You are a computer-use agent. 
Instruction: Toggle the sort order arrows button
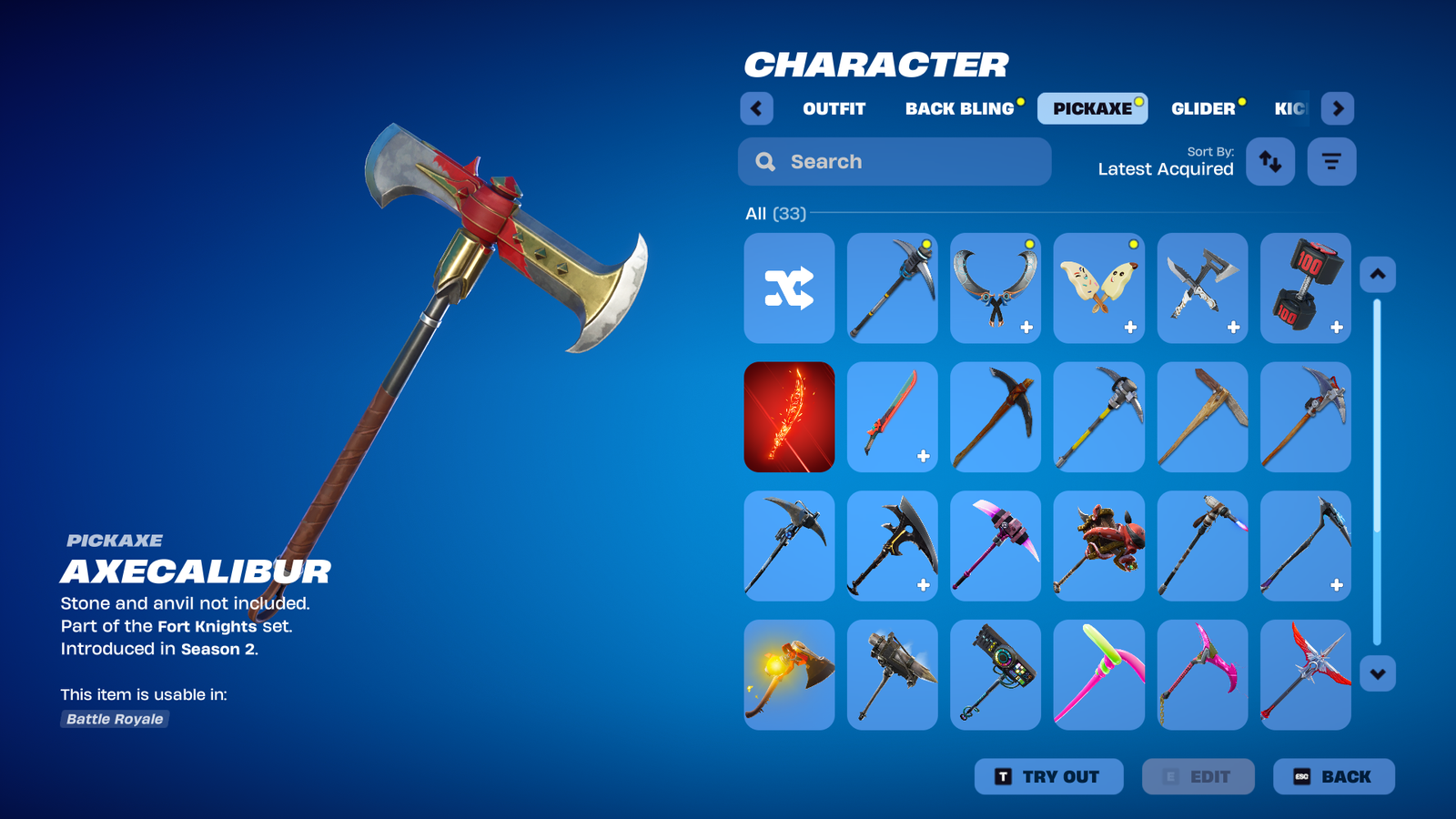pos(1269,162)
